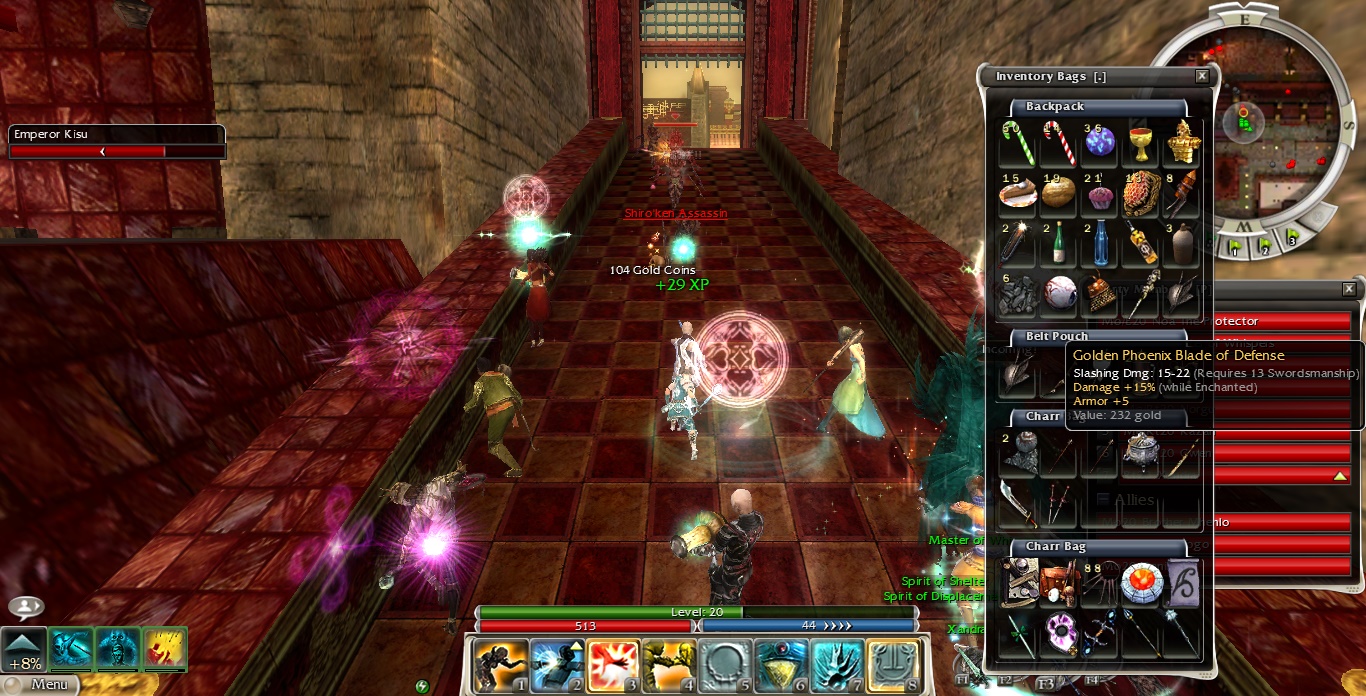Select the pile of coal stack

[1019, 292]
